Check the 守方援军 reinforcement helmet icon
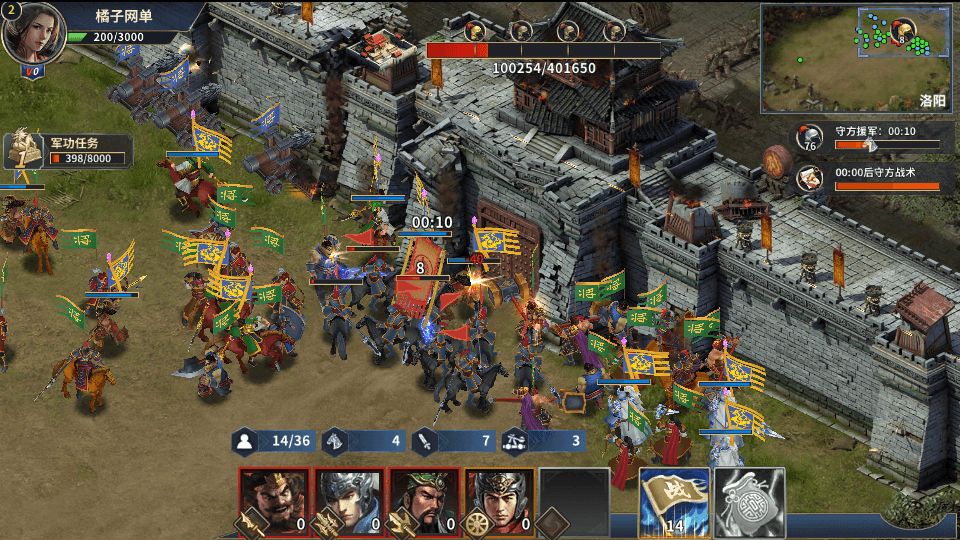 pos(809,137)
